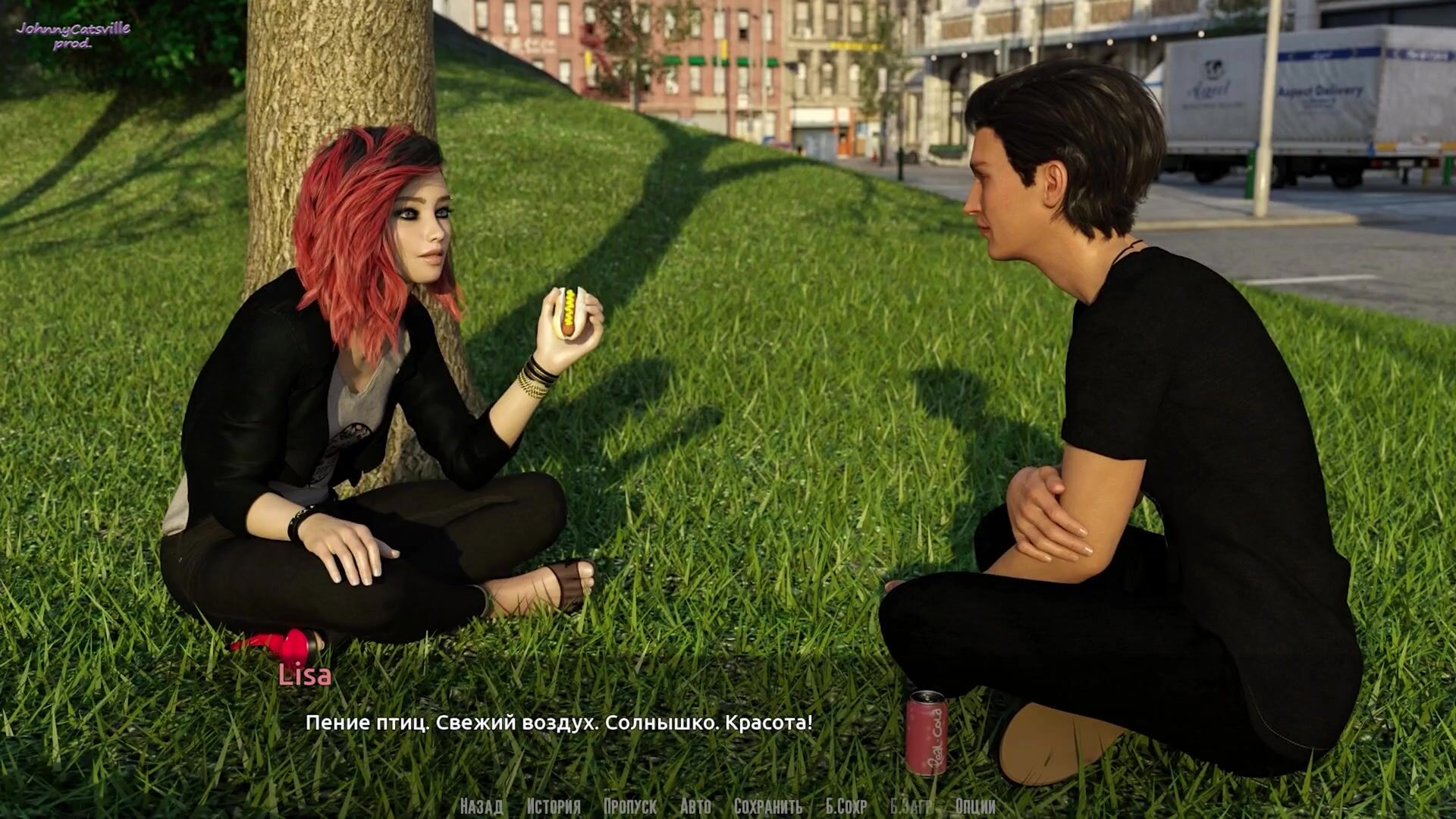Open the Сохранить save menu
The height and width of the screenshot is (819, 1456).
tap(768, 806)
